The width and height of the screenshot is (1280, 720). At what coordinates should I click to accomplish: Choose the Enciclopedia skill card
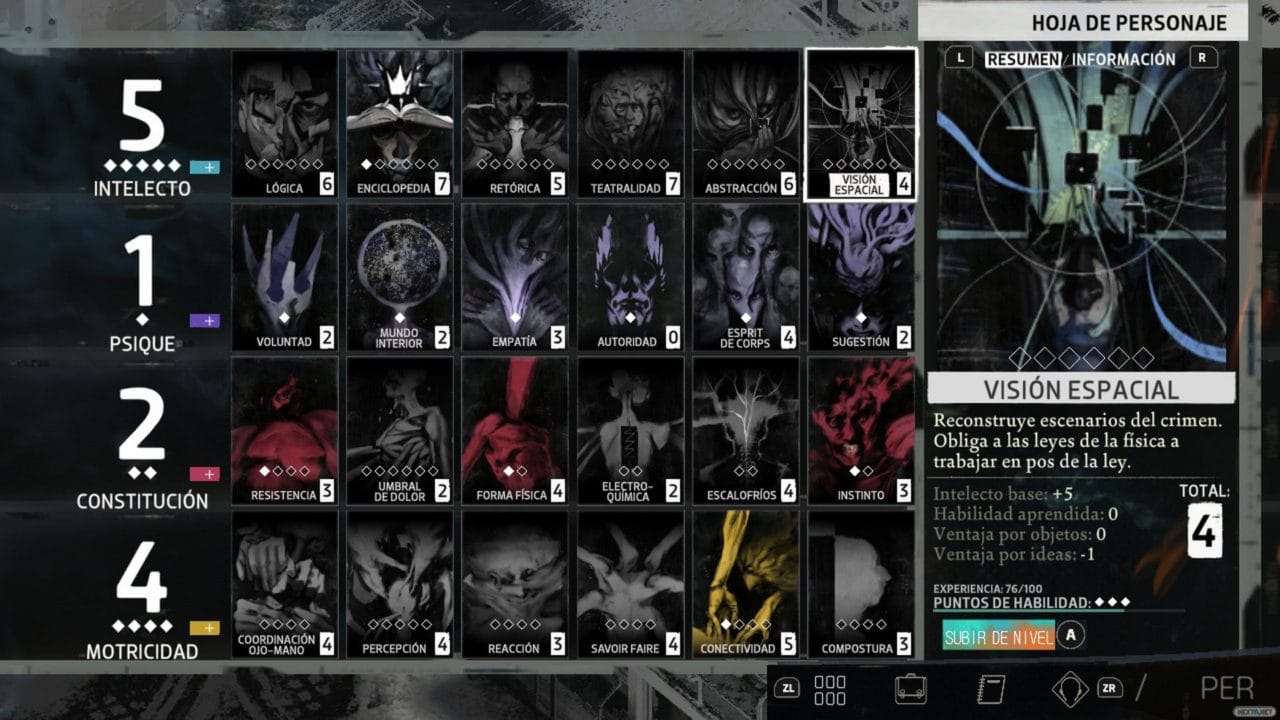[x=400, y=123]
